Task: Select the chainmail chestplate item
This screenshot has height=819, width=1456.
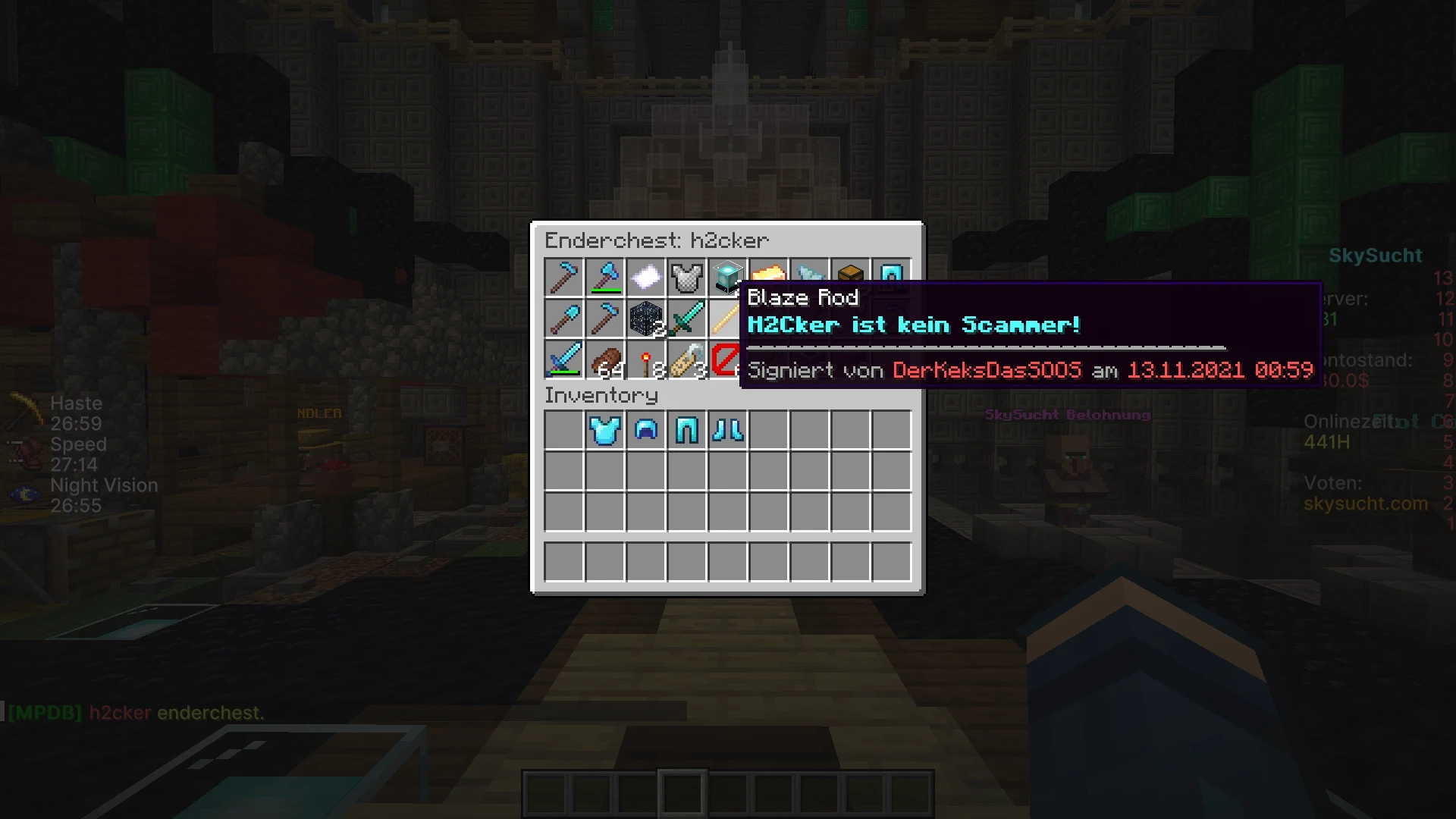Action: coord(686,278)
